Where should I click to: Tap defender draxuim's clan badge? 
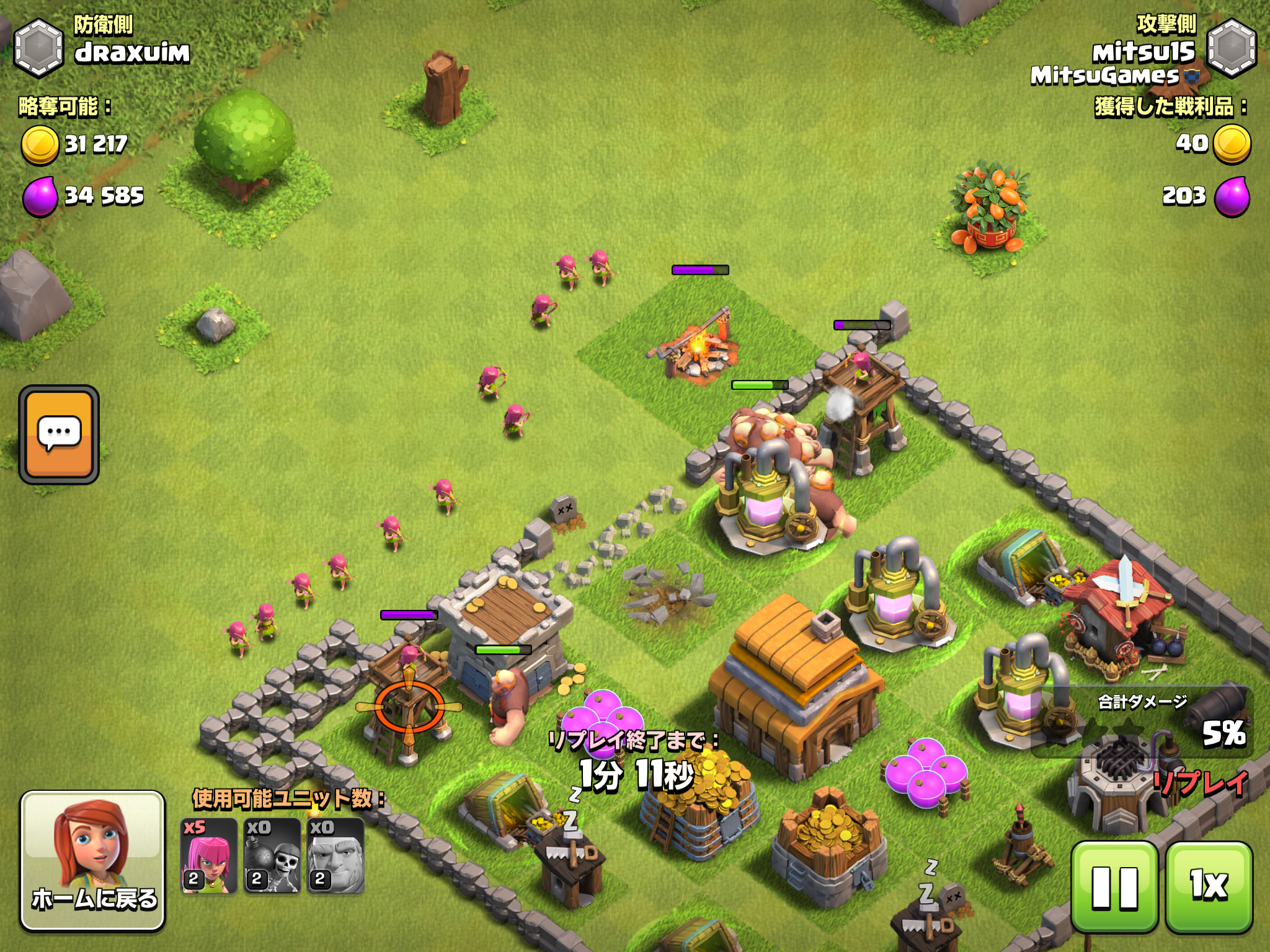pos(38,48)
